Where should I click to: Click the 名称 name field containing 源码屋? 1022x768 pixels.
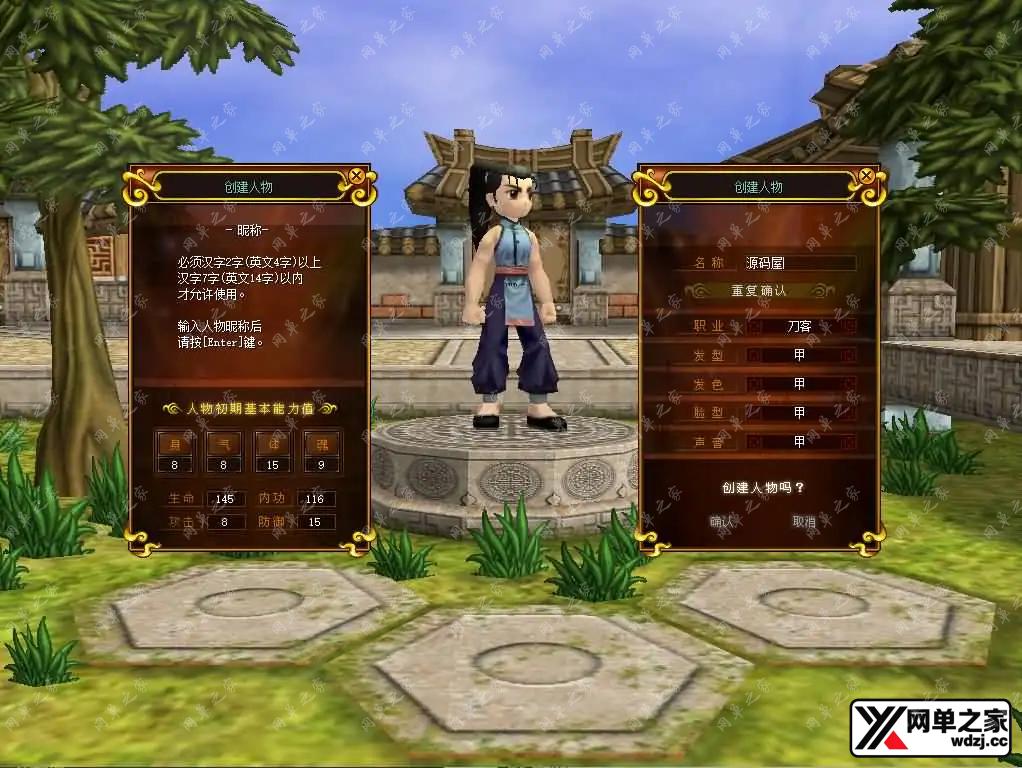click(799, 263)
